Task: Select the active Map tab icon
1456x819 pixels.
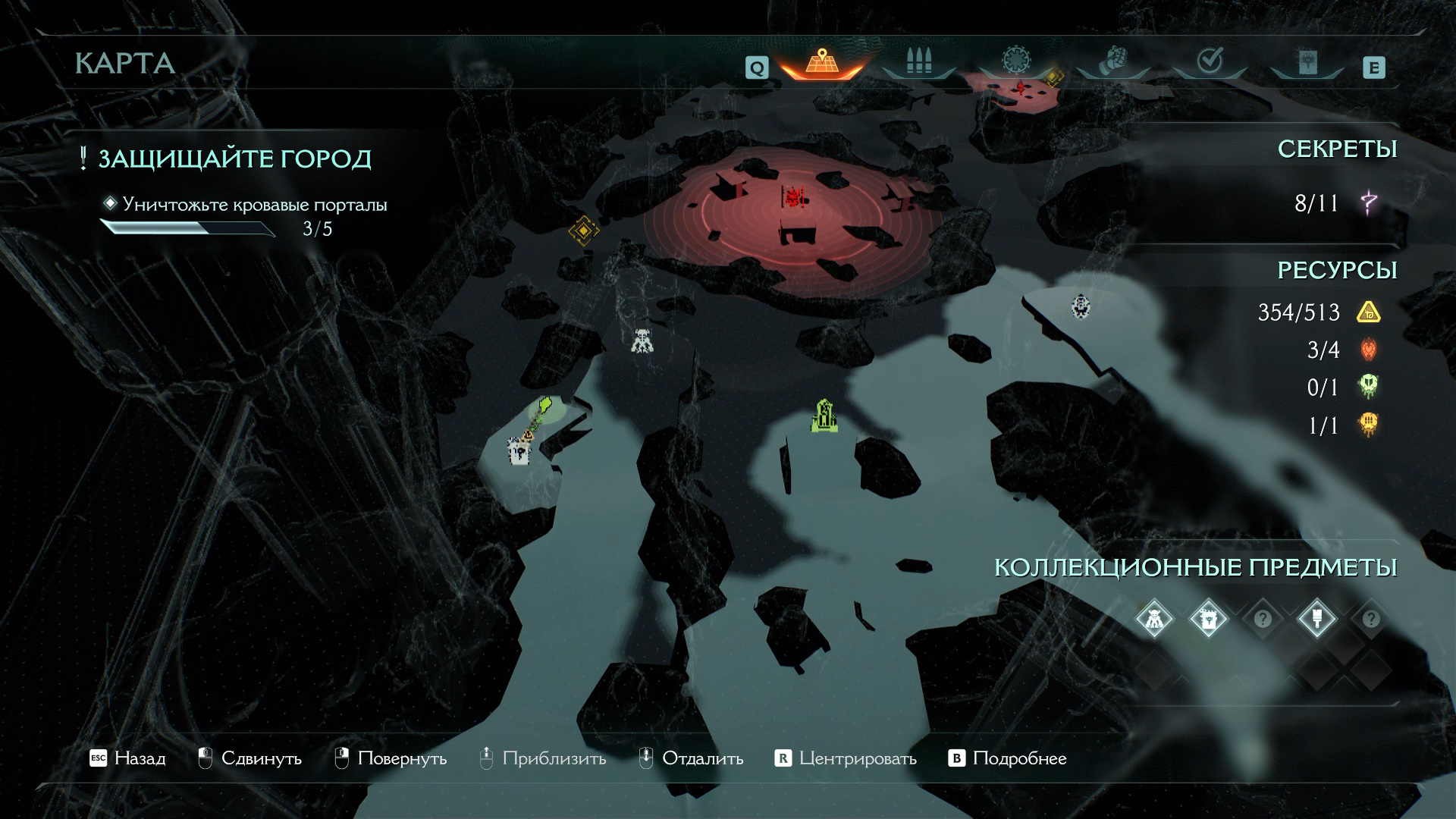Action: (x=821, y=62)
